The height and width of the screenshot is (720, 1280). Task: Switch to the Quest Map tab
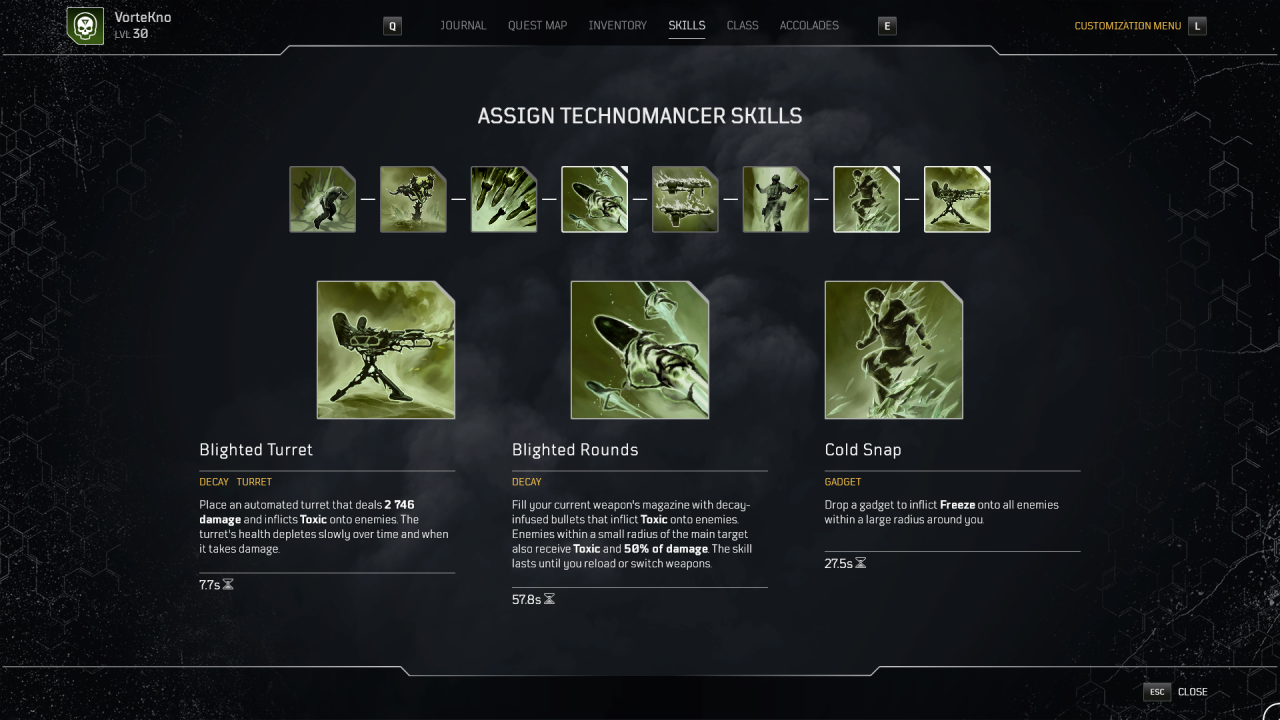(x=537, y=26)
